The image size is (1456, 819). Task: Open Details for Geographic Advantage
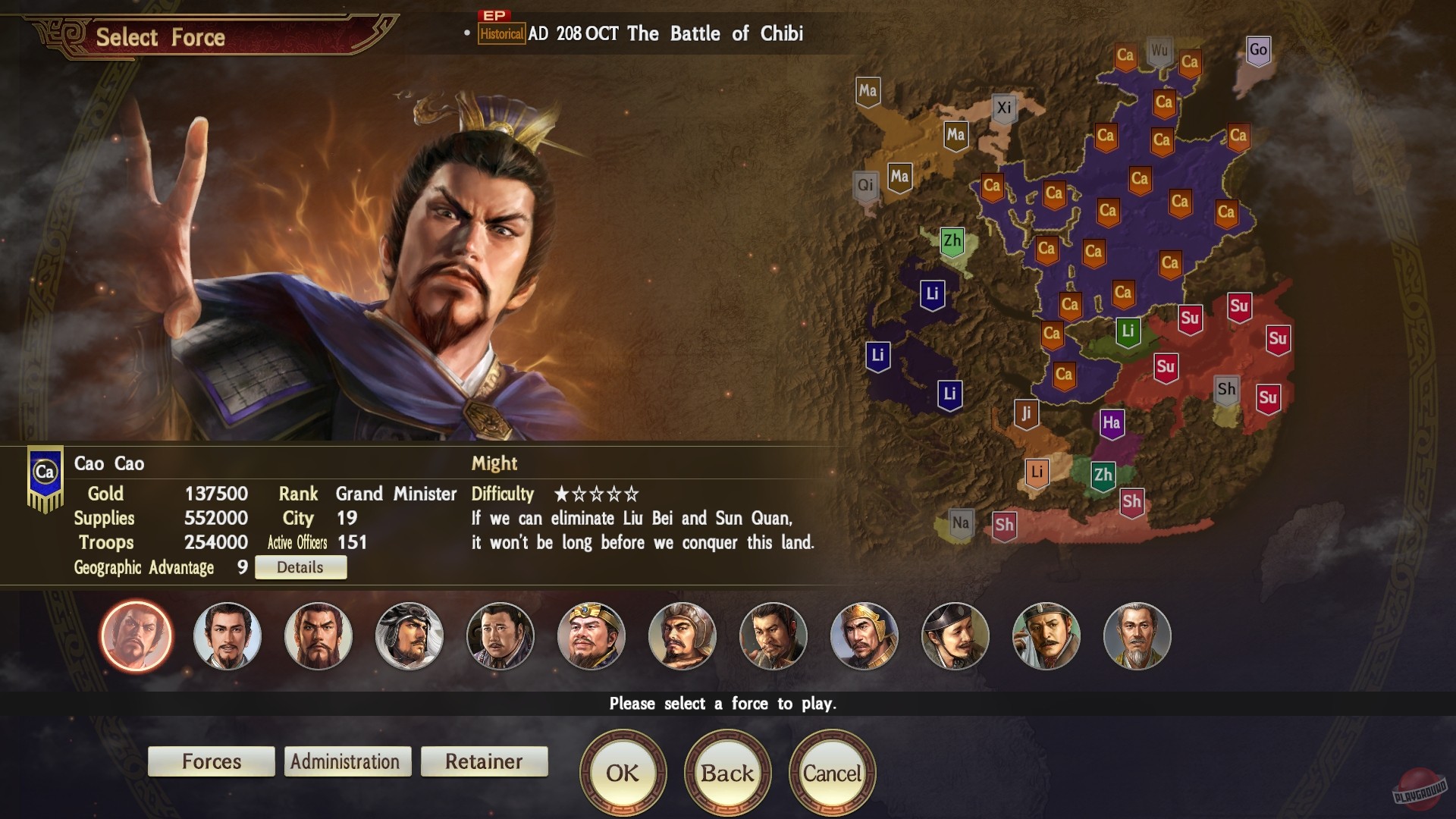[300, 566]
